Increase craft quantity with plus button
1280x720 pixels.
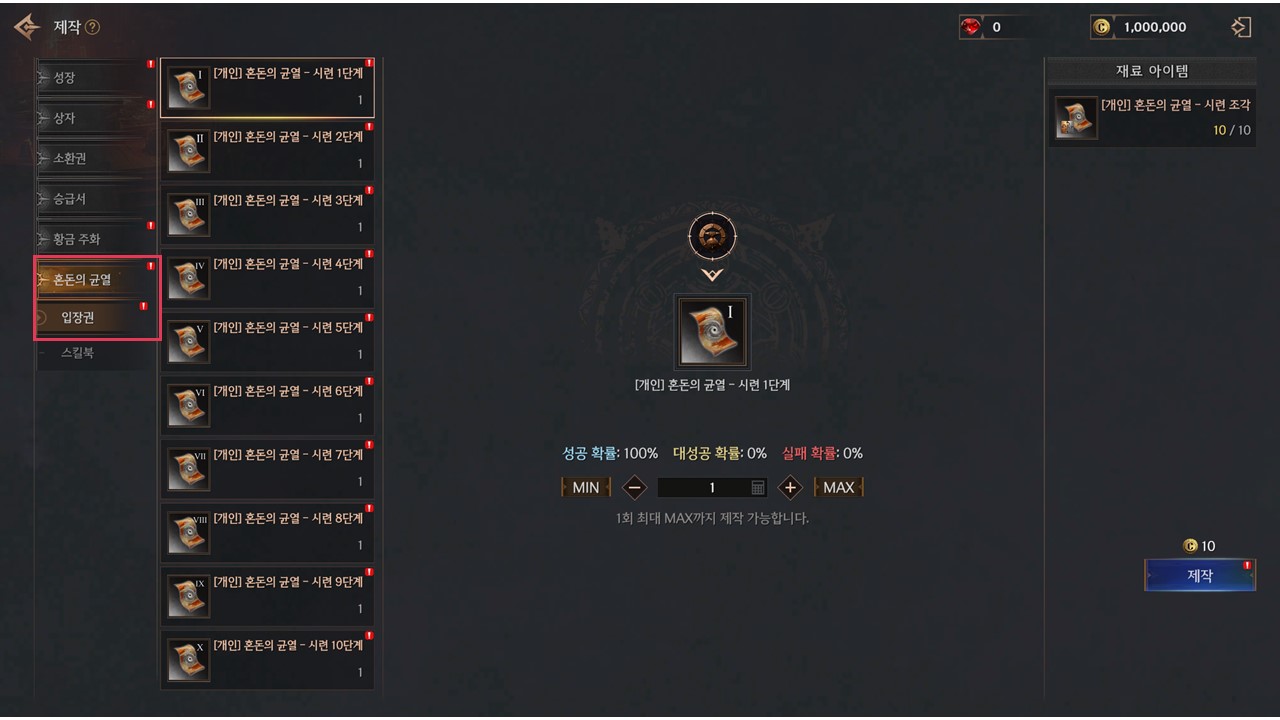(790, 487)
